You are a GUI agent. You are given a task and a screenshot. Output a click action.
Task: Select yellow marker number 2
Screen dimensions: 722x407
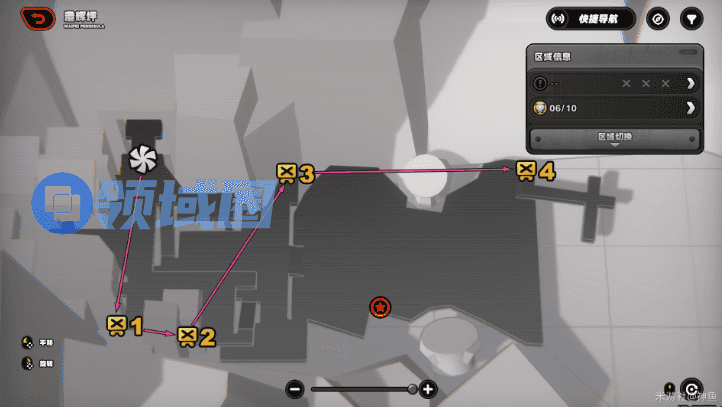click(187, 336)
